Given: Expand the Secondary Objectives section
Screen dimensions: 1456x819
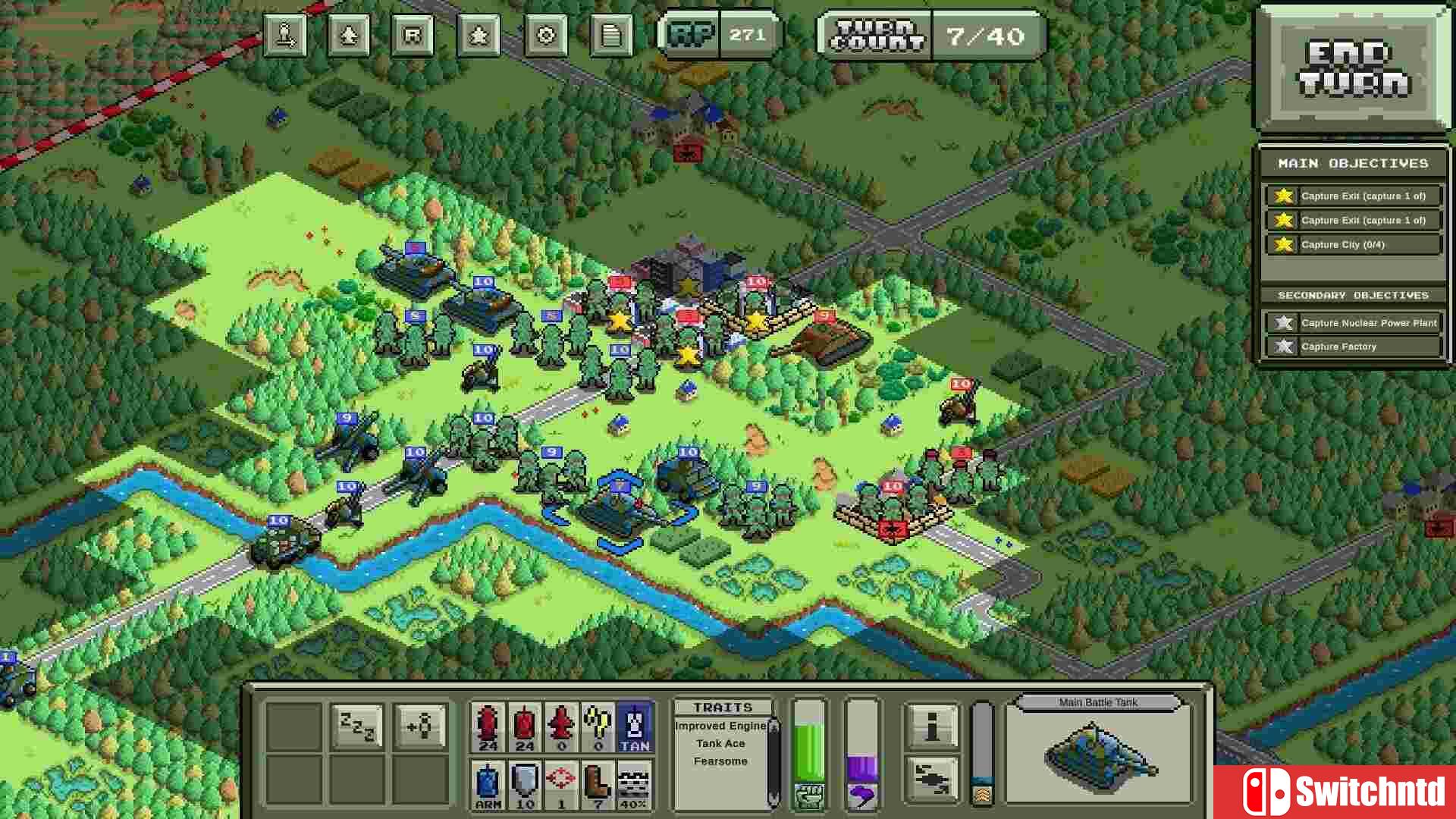Looking at the screenshot, I should pyautogui.click(x=1353, y=296).
